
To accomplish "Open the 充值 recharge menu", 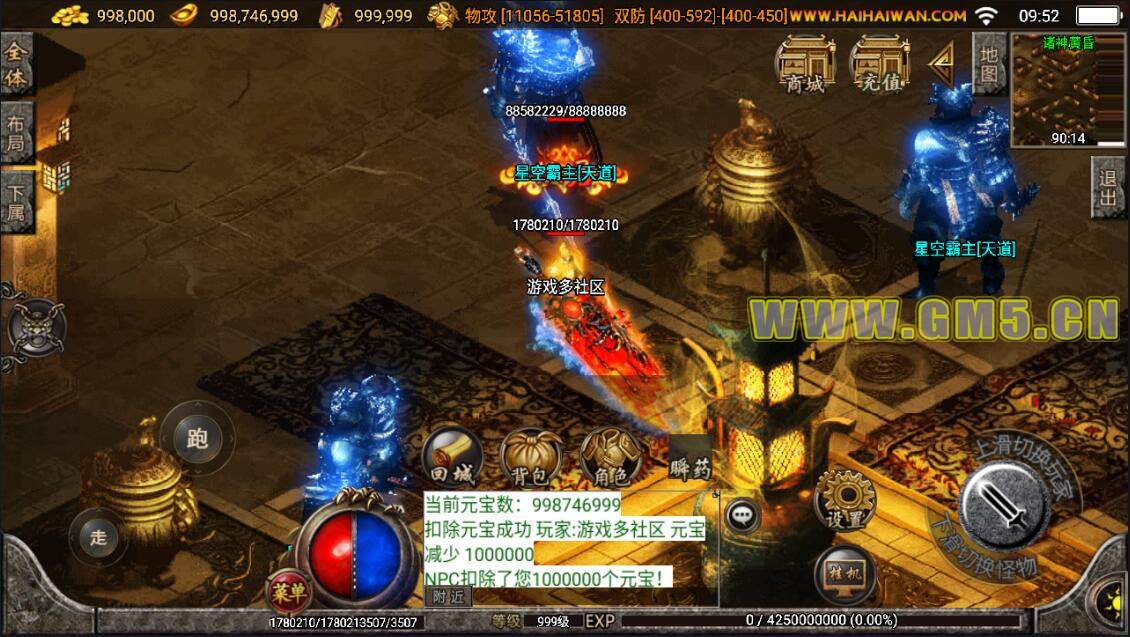I will [x=879, y=65].
